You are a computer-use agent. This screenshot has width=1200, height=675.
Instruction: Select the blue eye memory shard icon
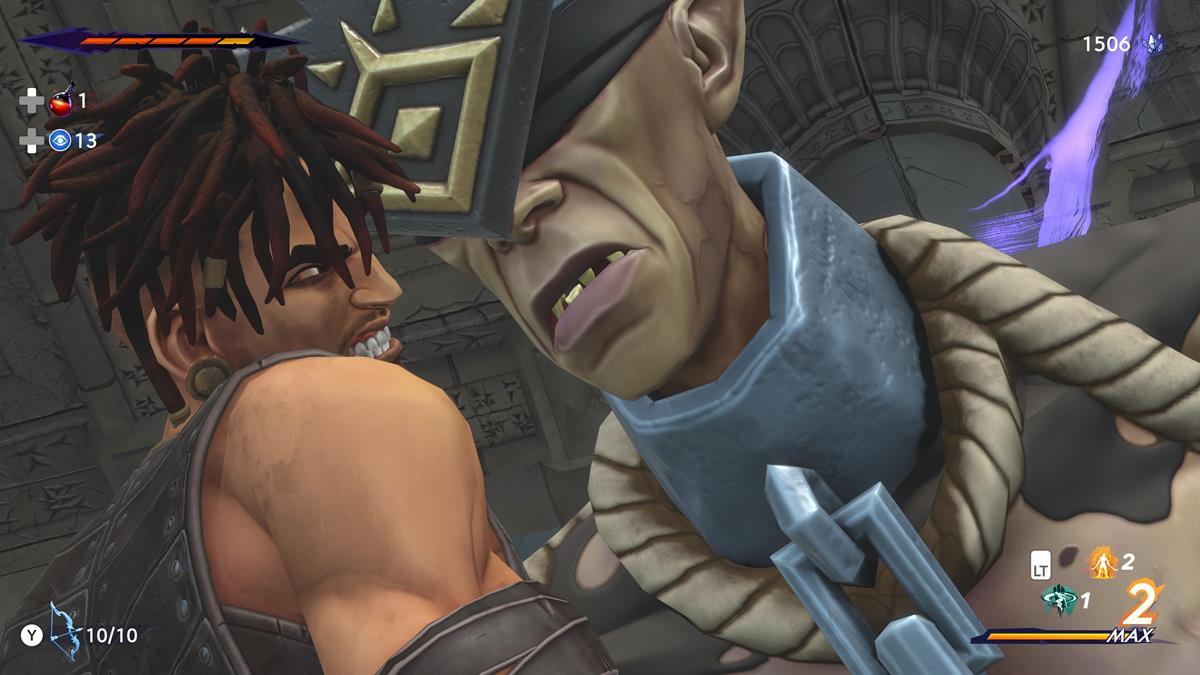[x=61, y=141]
